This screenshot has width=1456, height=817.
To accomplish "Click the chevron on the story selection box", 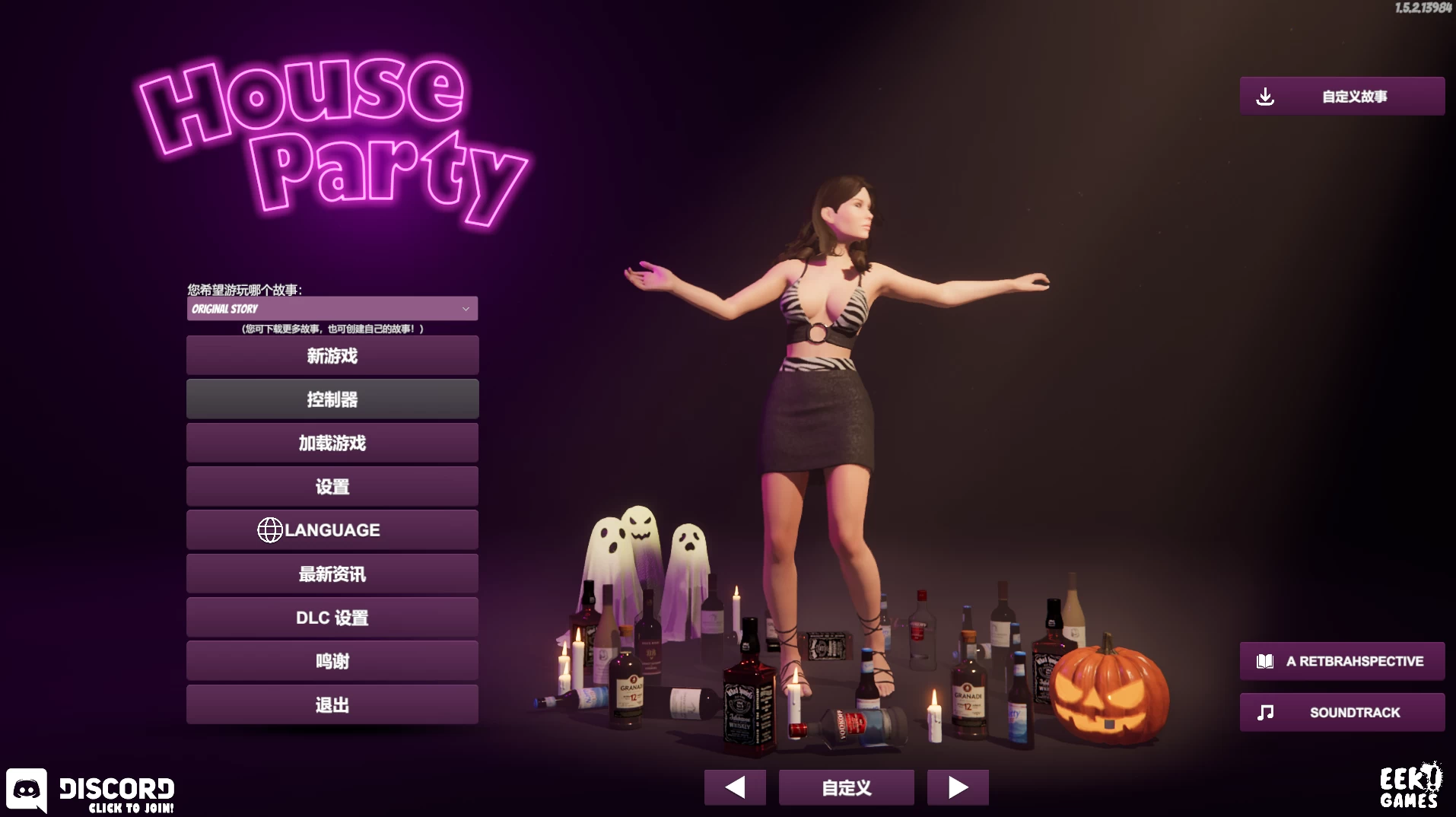I will (466, 308).
